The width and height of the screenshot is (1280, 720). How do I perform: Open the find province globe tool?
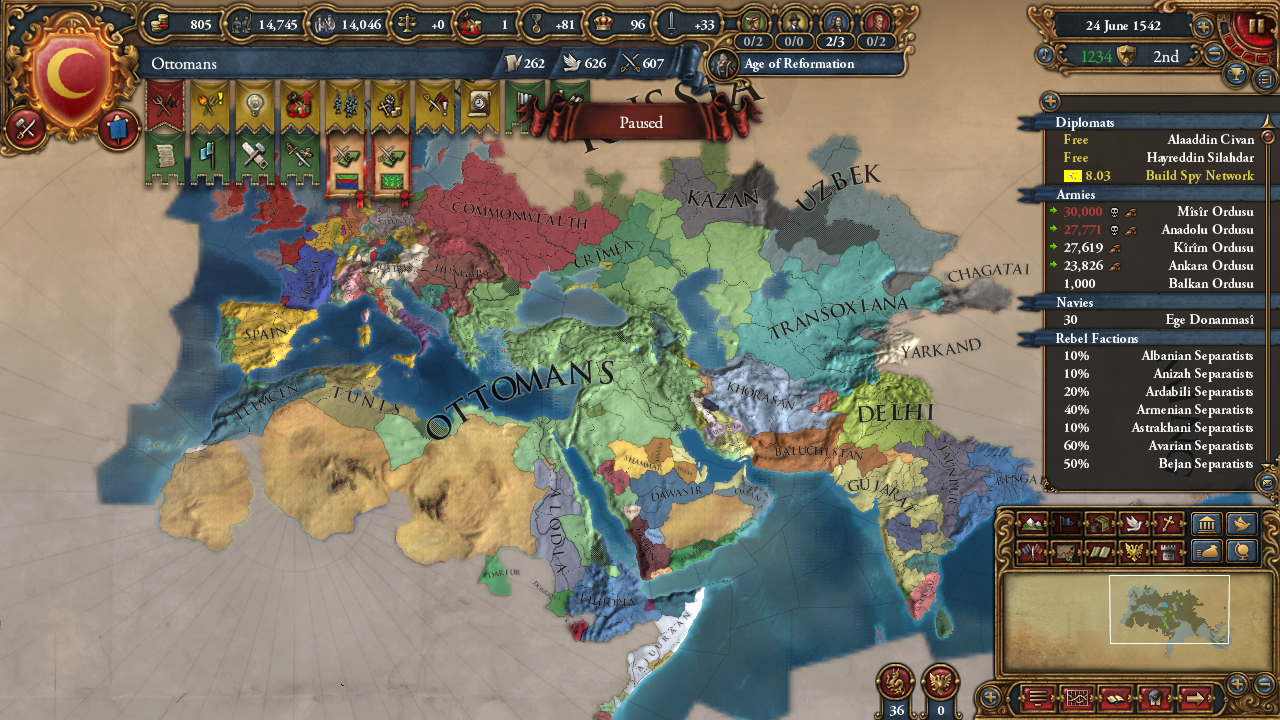point(1240,551)
